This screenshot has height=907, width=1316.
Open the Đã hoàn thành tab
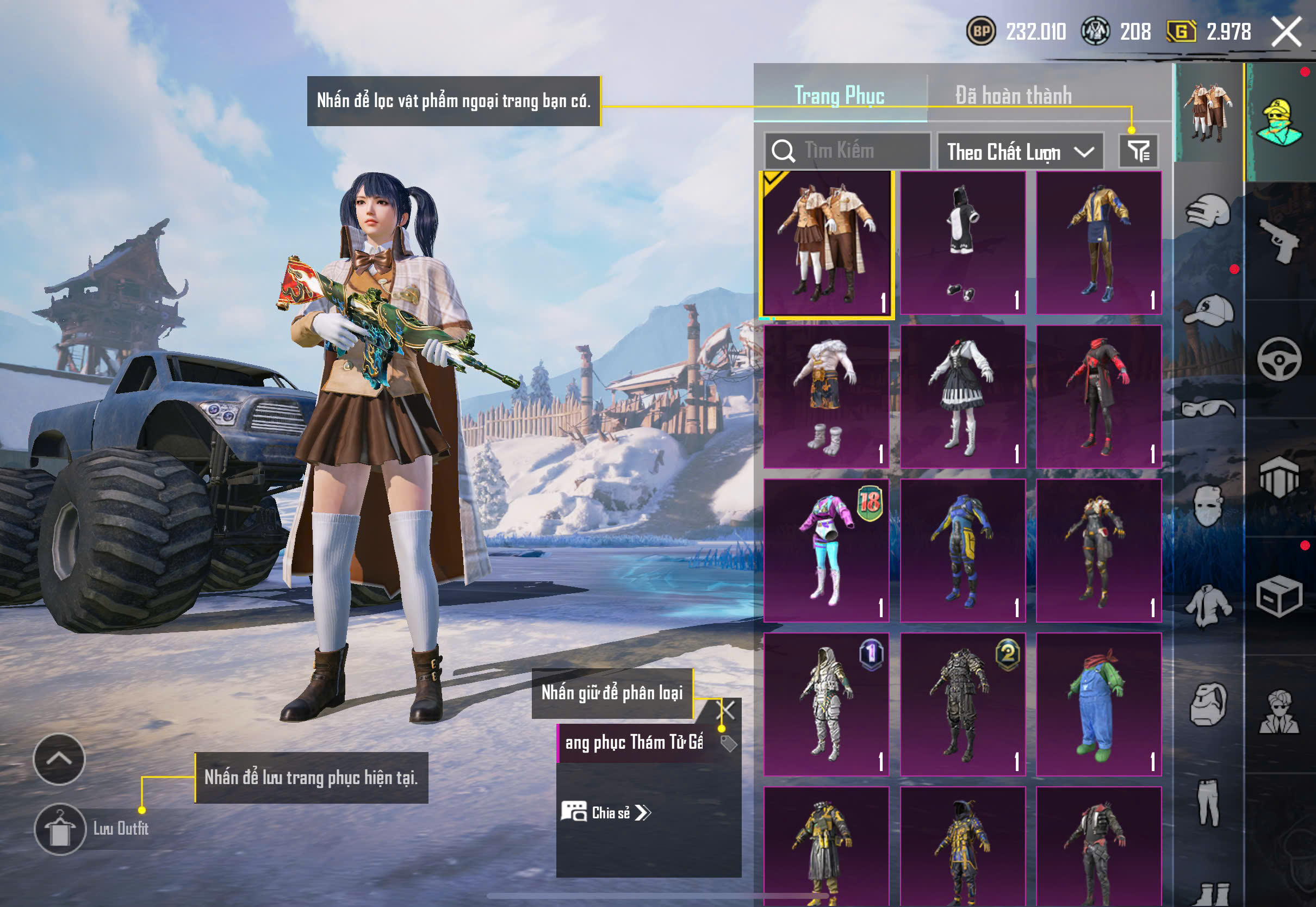1013,96
